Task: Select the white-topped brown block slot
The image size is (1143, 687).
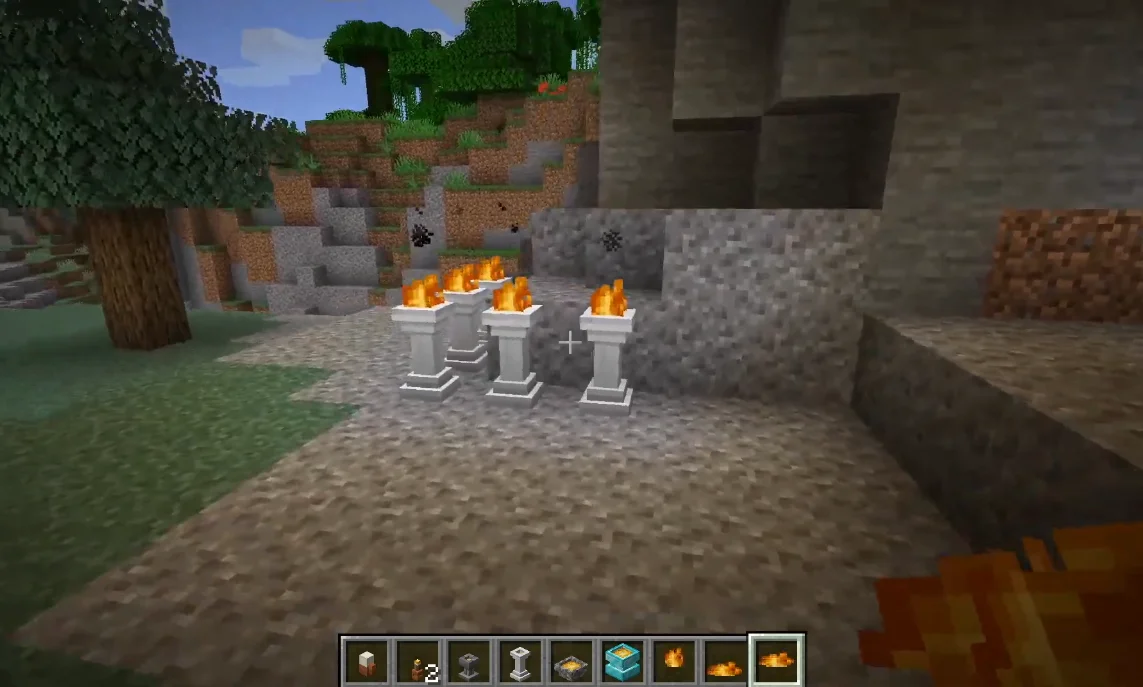Action: coord(366,661)
